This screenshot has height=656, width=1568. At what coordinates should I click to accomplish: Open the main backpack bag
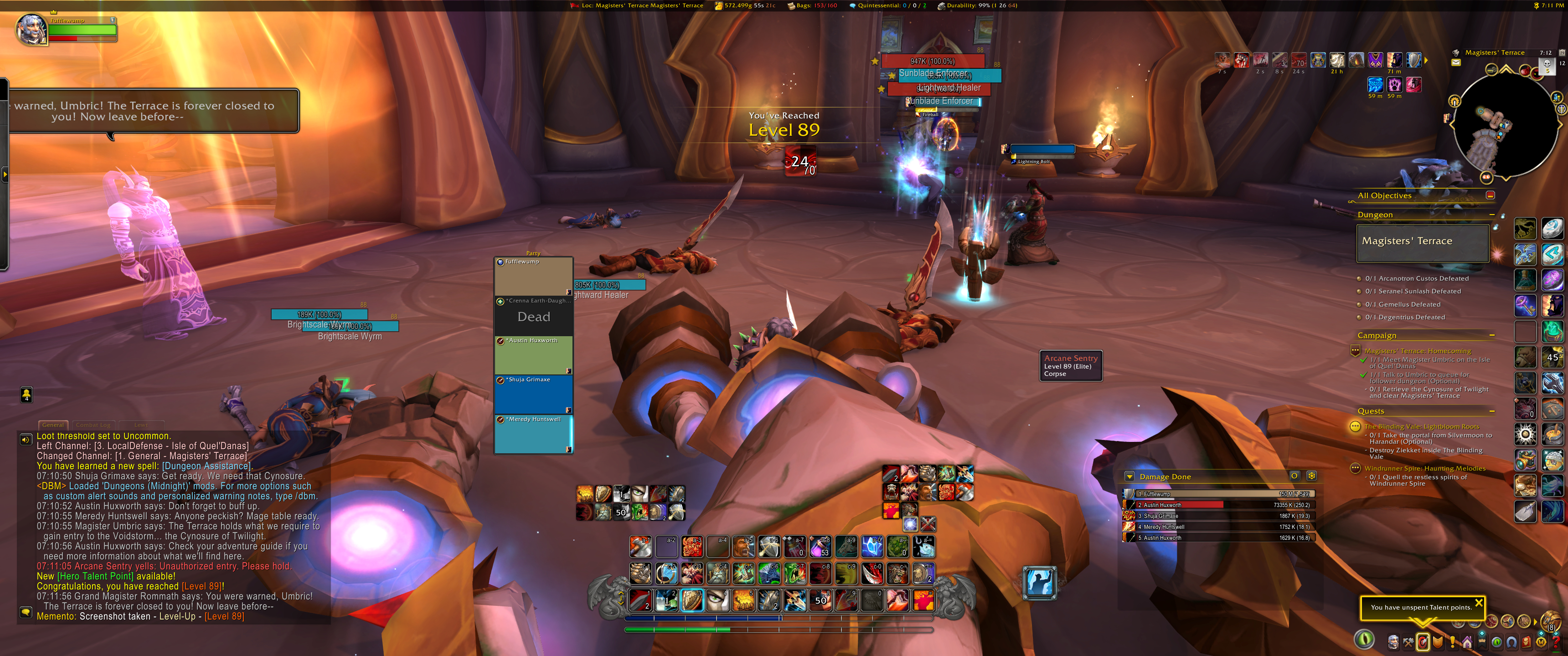(1551, 621)
